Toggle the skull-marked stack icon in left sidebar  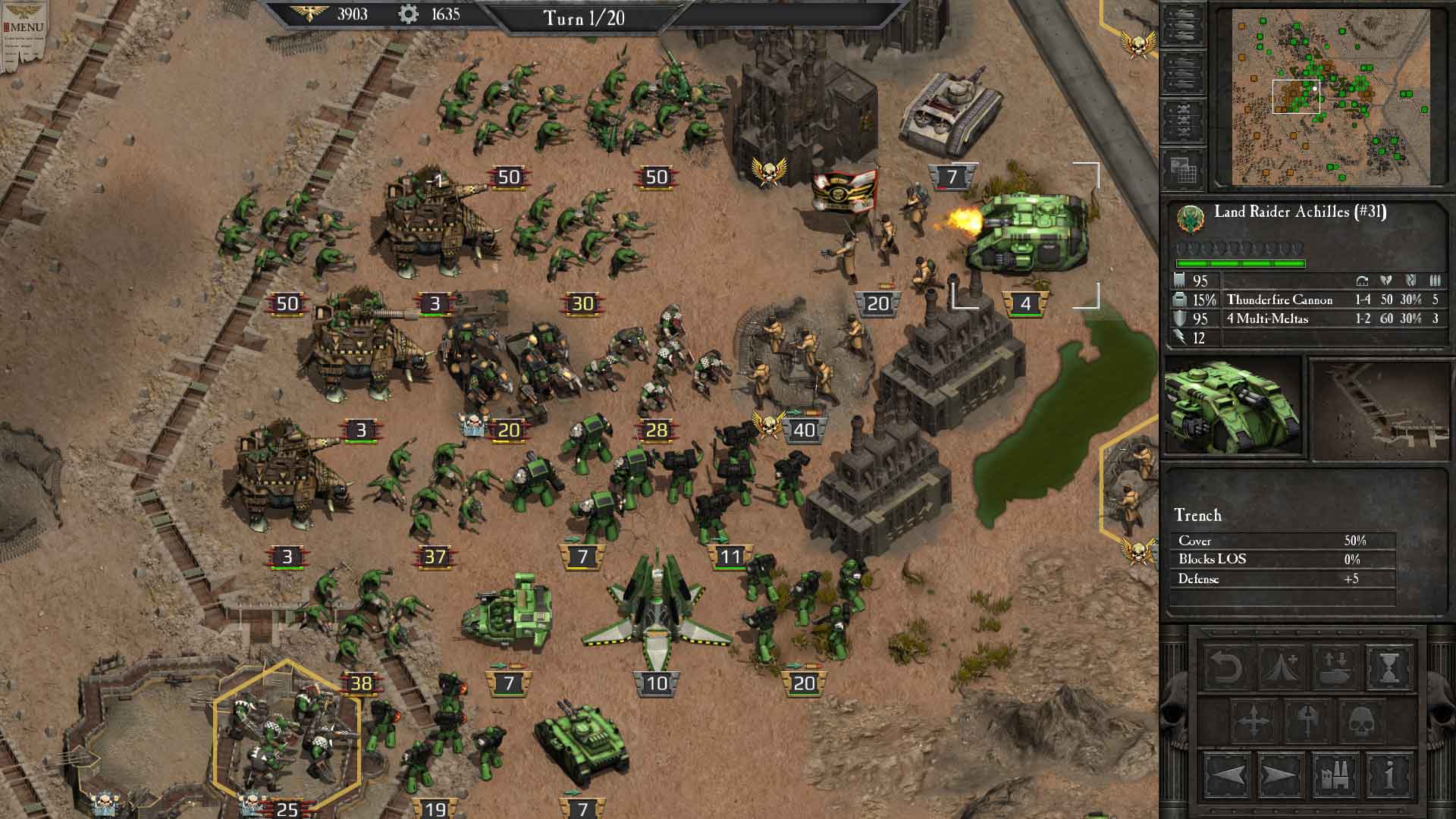pyautogui.click(x=1185, y=119)
